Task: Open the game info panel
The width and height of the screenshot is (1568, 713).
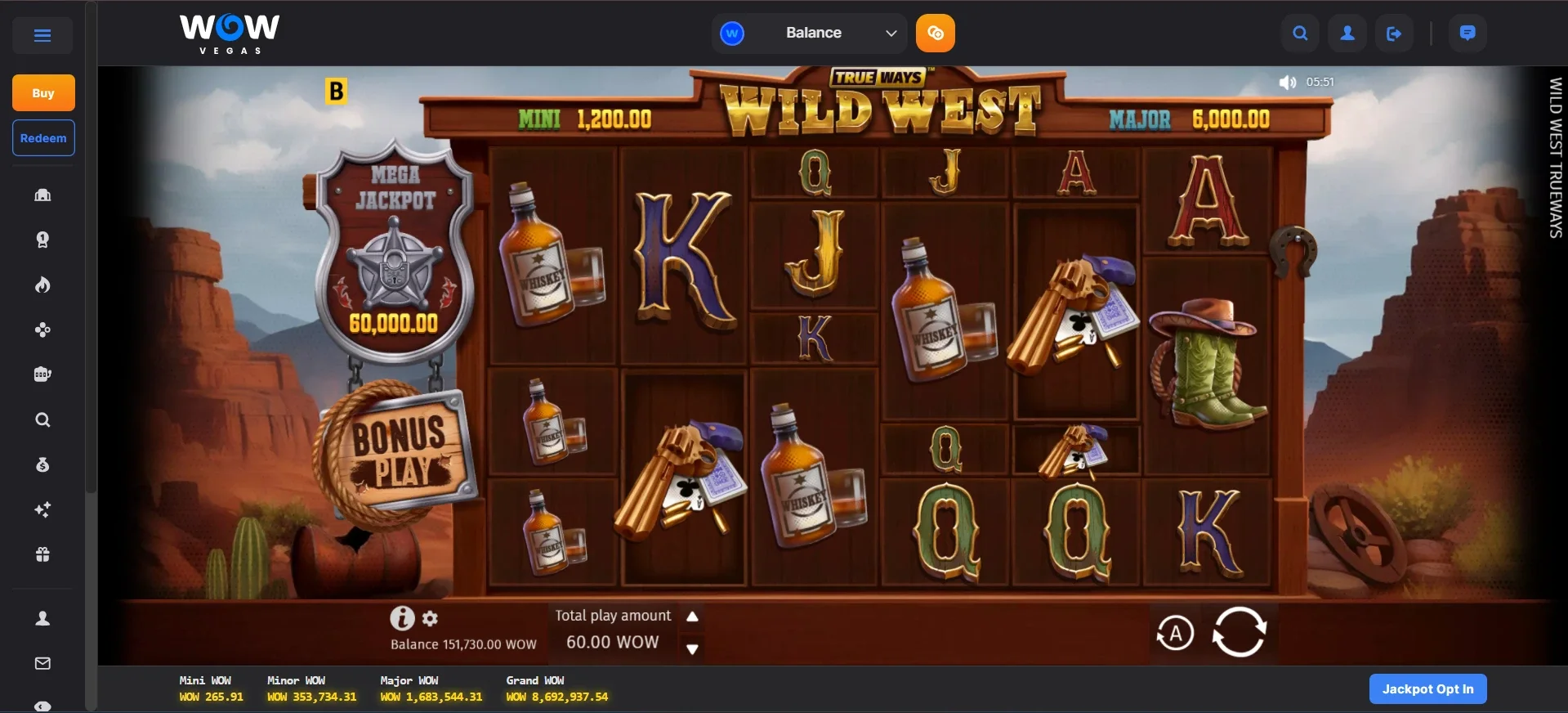Action: [401, 618]
